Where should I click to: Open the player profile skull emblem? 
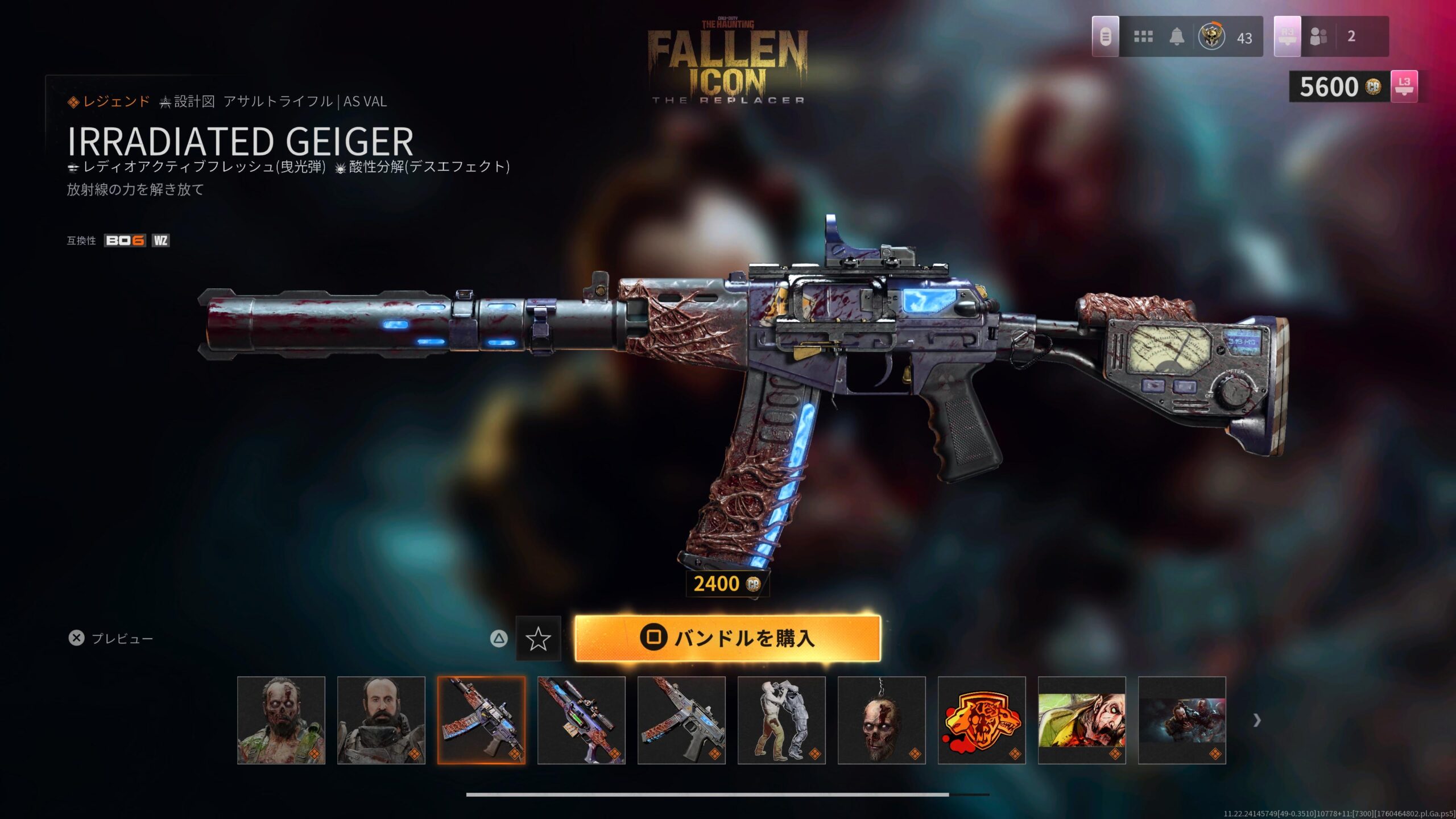pos(1211,37)
